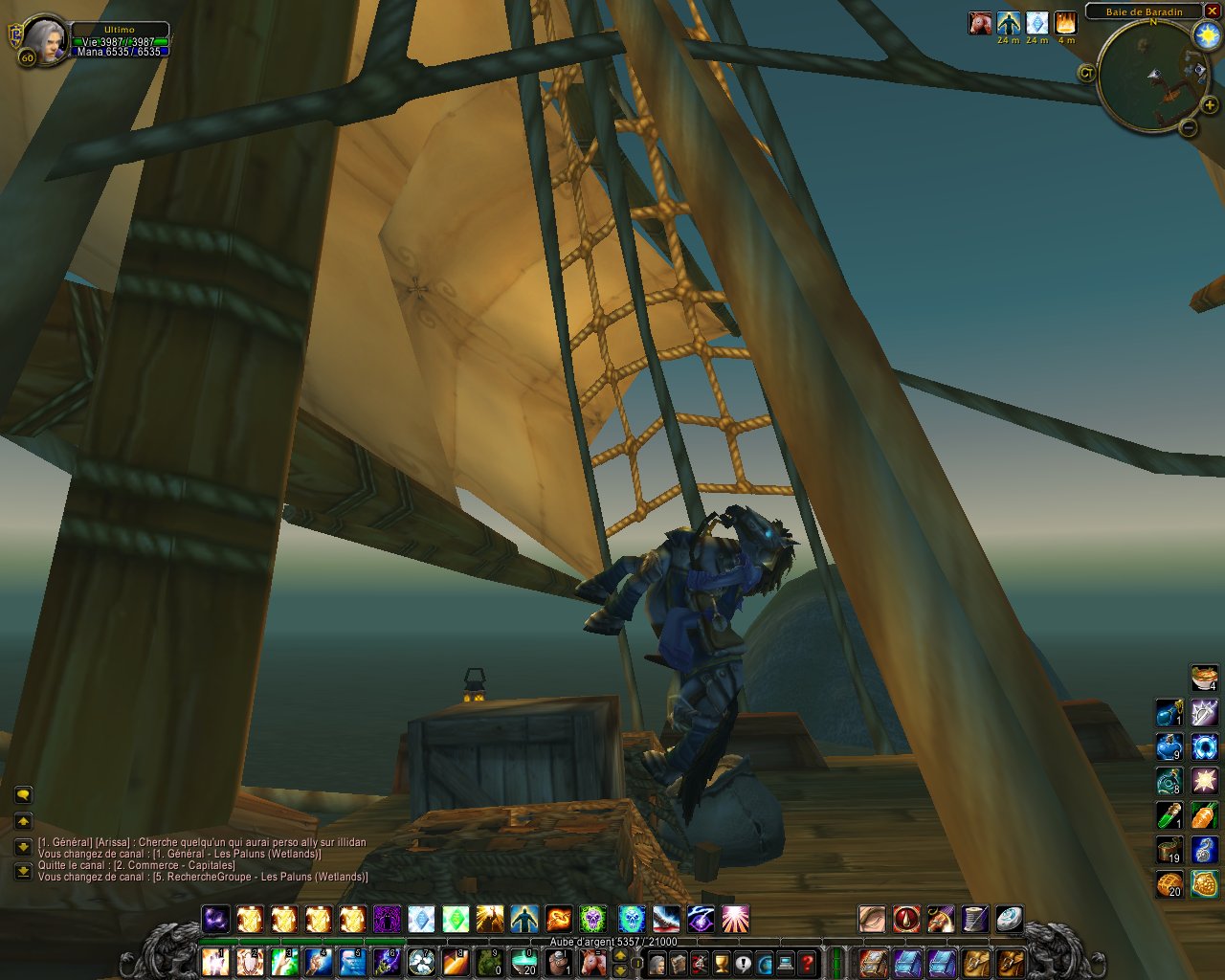This screenshot has width=1225, height=980.
Task: Cast the green skull spell on the action bar
Action: click(x=592, y=920)
